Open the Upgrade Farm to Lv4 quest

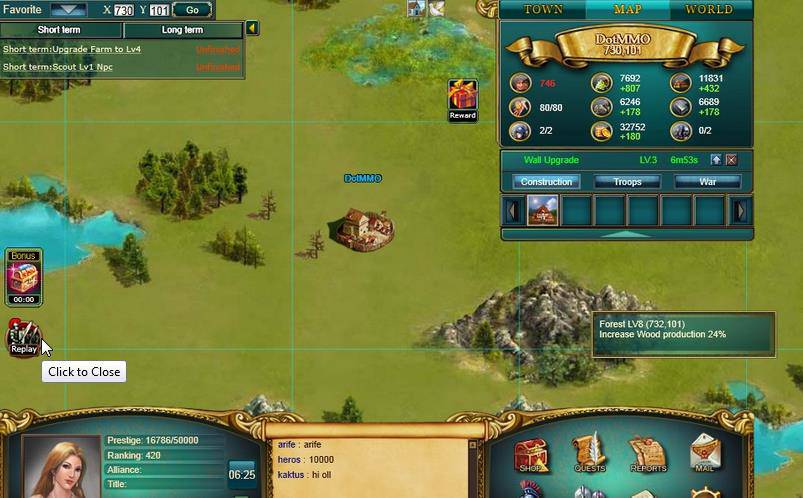(x=72, y=49)
